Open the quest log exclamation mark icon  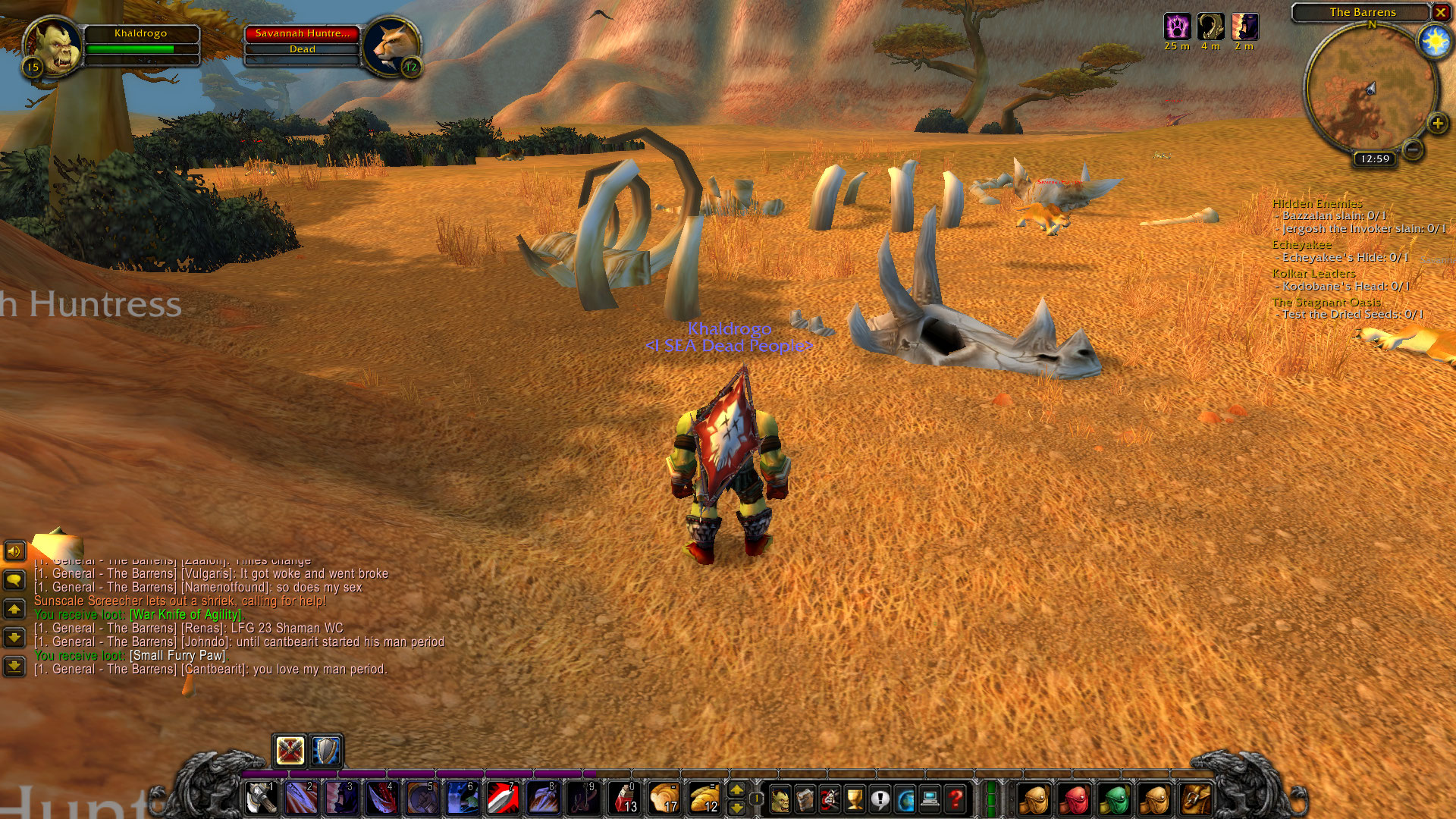(x=880, y=800)
